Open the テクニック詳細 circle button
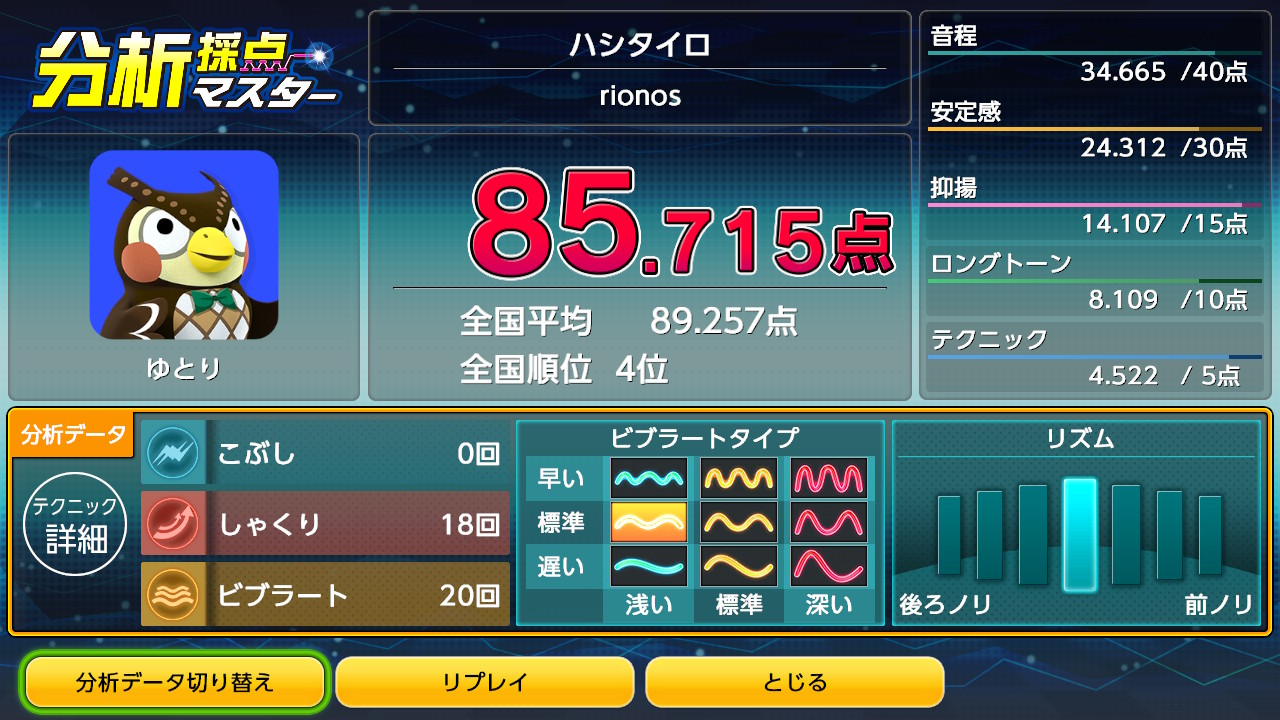 click(76, 526)
